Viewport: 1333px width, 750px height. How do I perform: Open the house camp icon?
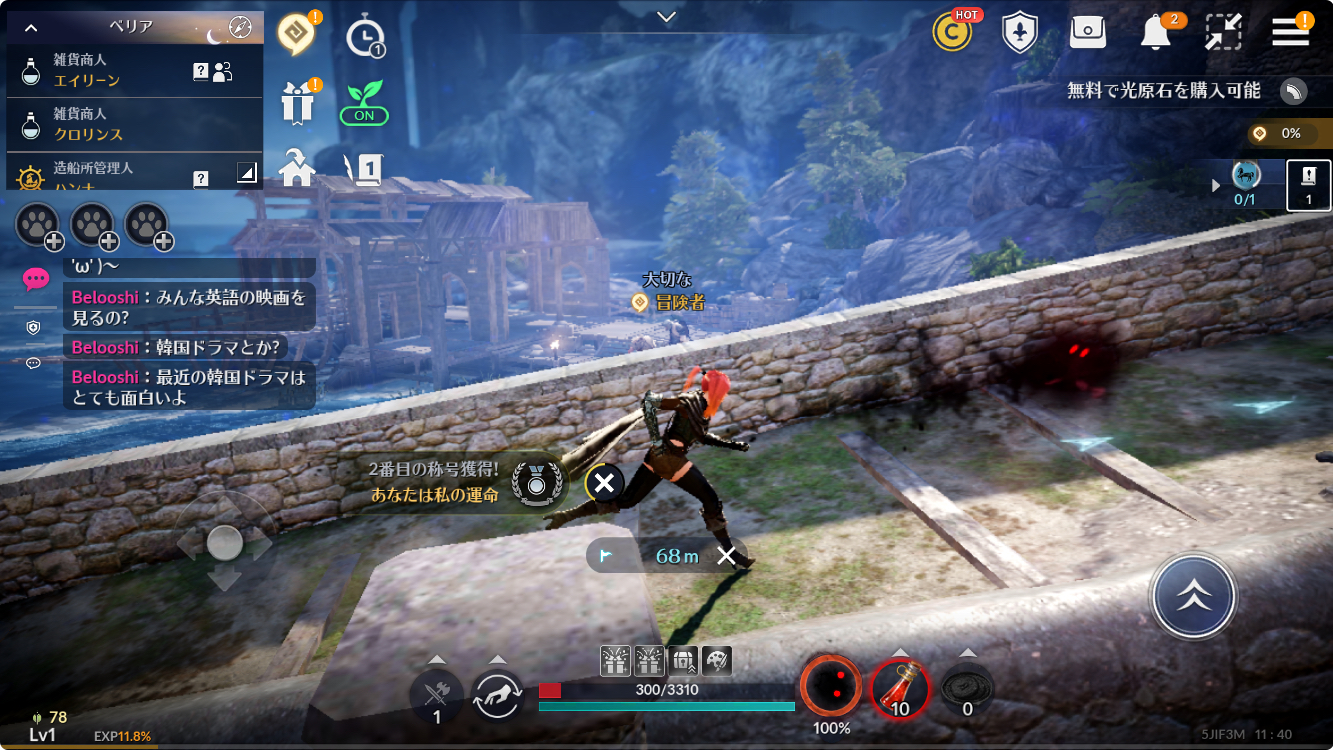click(x=297, y=168)
